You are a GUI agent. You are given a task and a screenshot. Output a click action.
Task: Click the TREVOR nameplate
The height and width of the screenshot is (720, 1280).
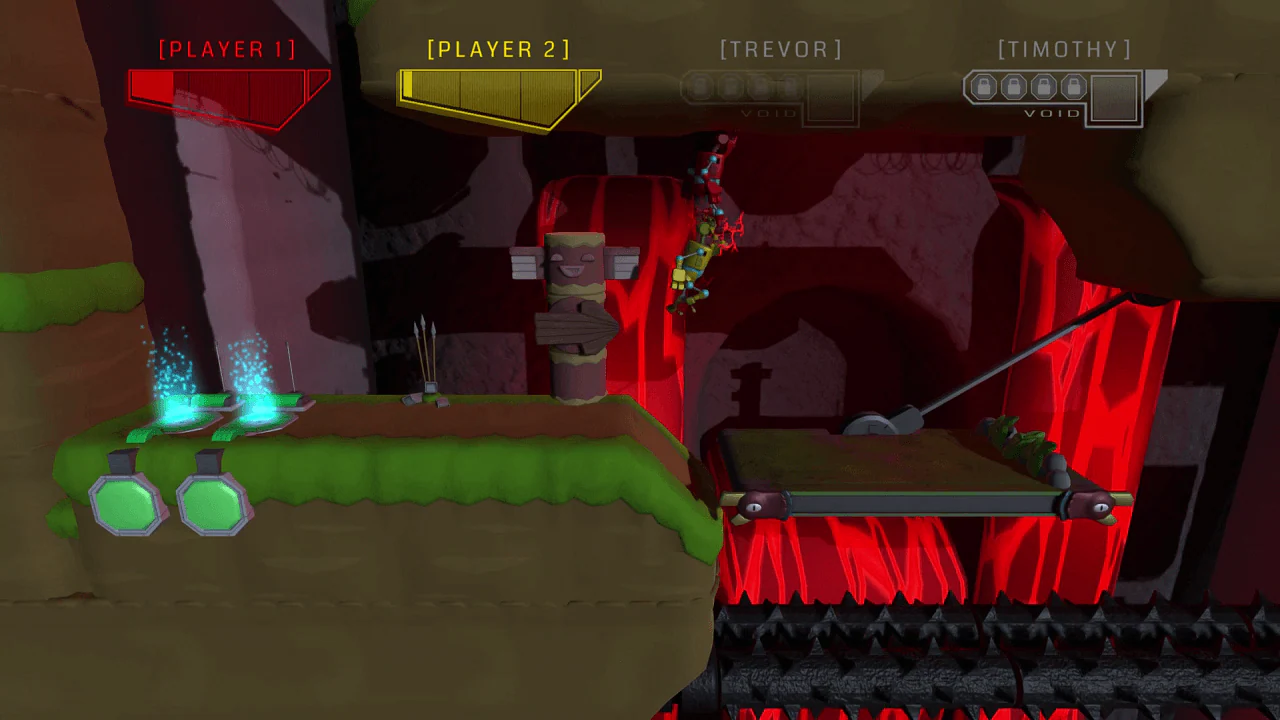(781, 48)
